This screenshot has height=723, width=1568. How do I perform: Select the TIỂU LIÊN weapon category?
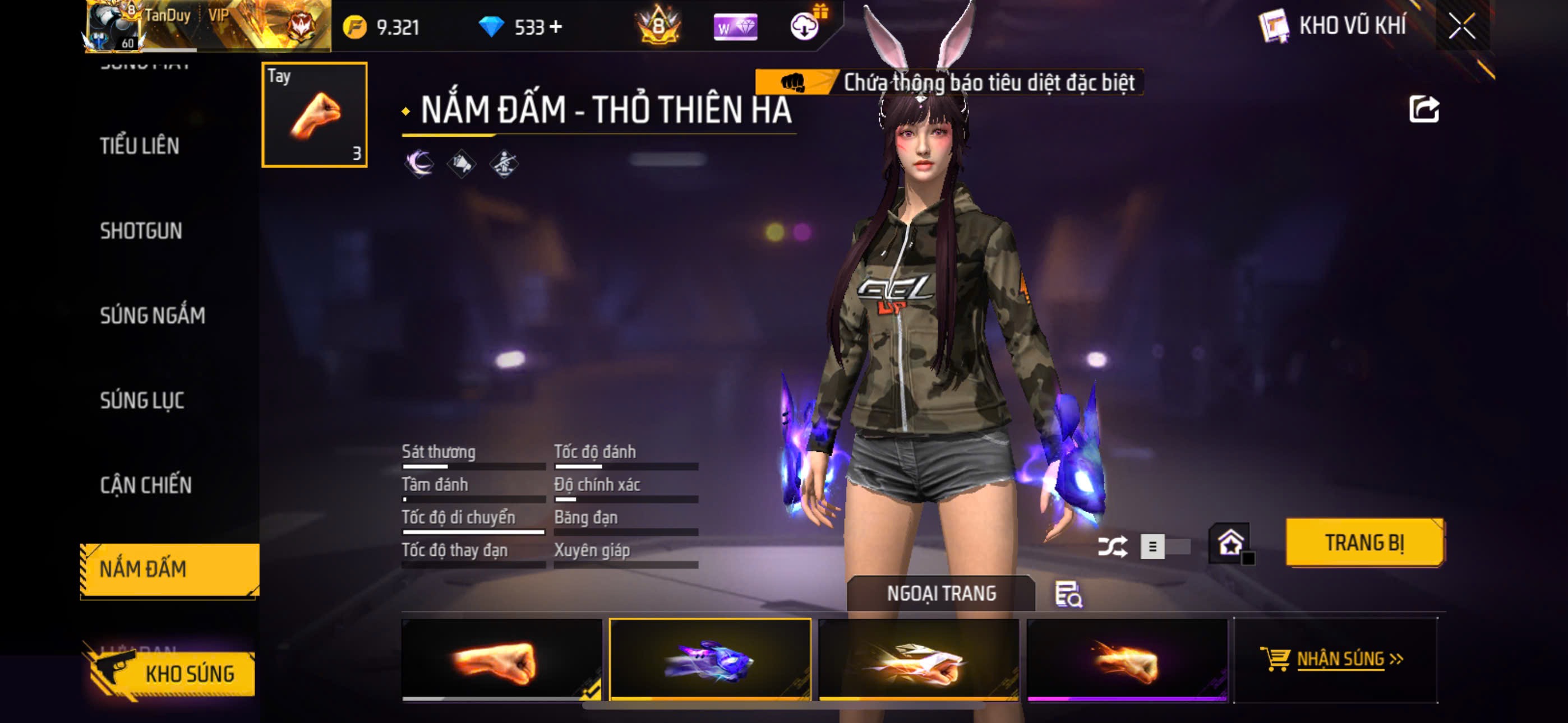click(x=140, y=146)
